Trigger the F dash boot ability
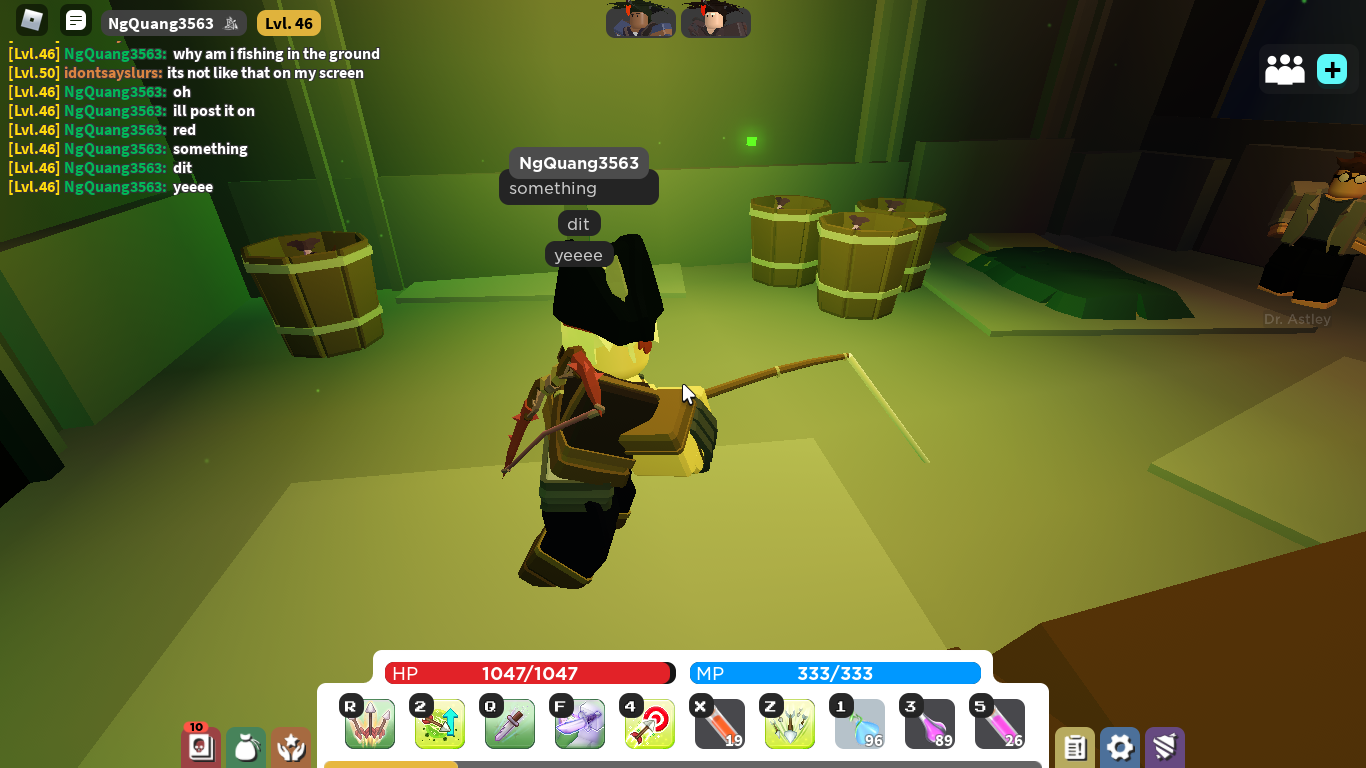This screenshot has height=768, width=1366. pos(579,723)
